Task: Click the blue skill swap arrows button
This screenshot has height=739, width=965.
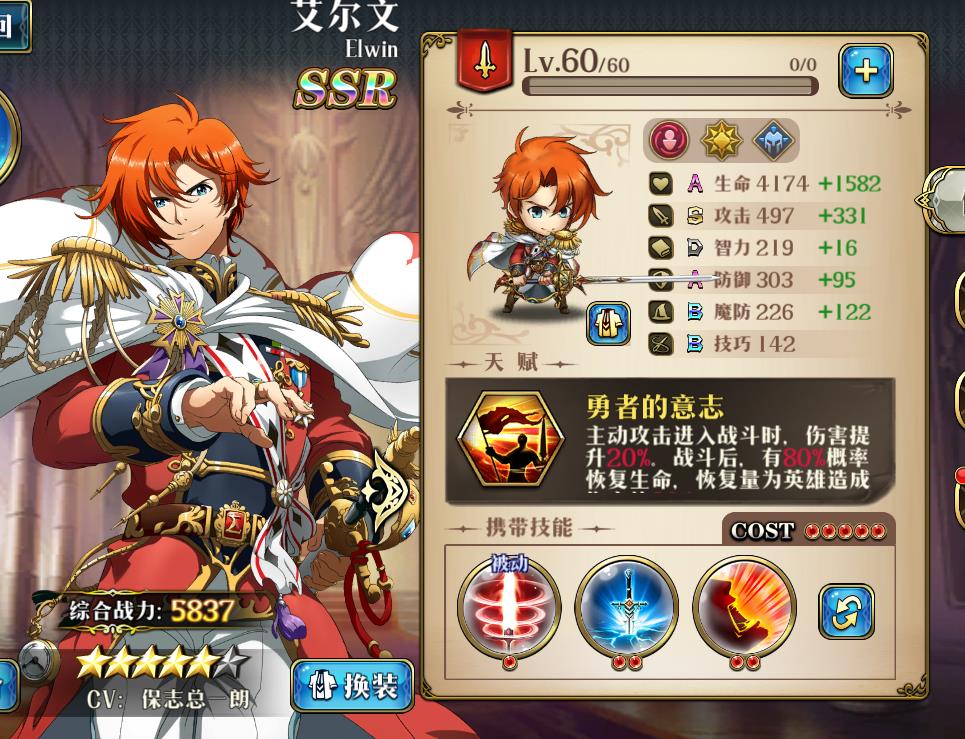Action: (x=846, y=611)
